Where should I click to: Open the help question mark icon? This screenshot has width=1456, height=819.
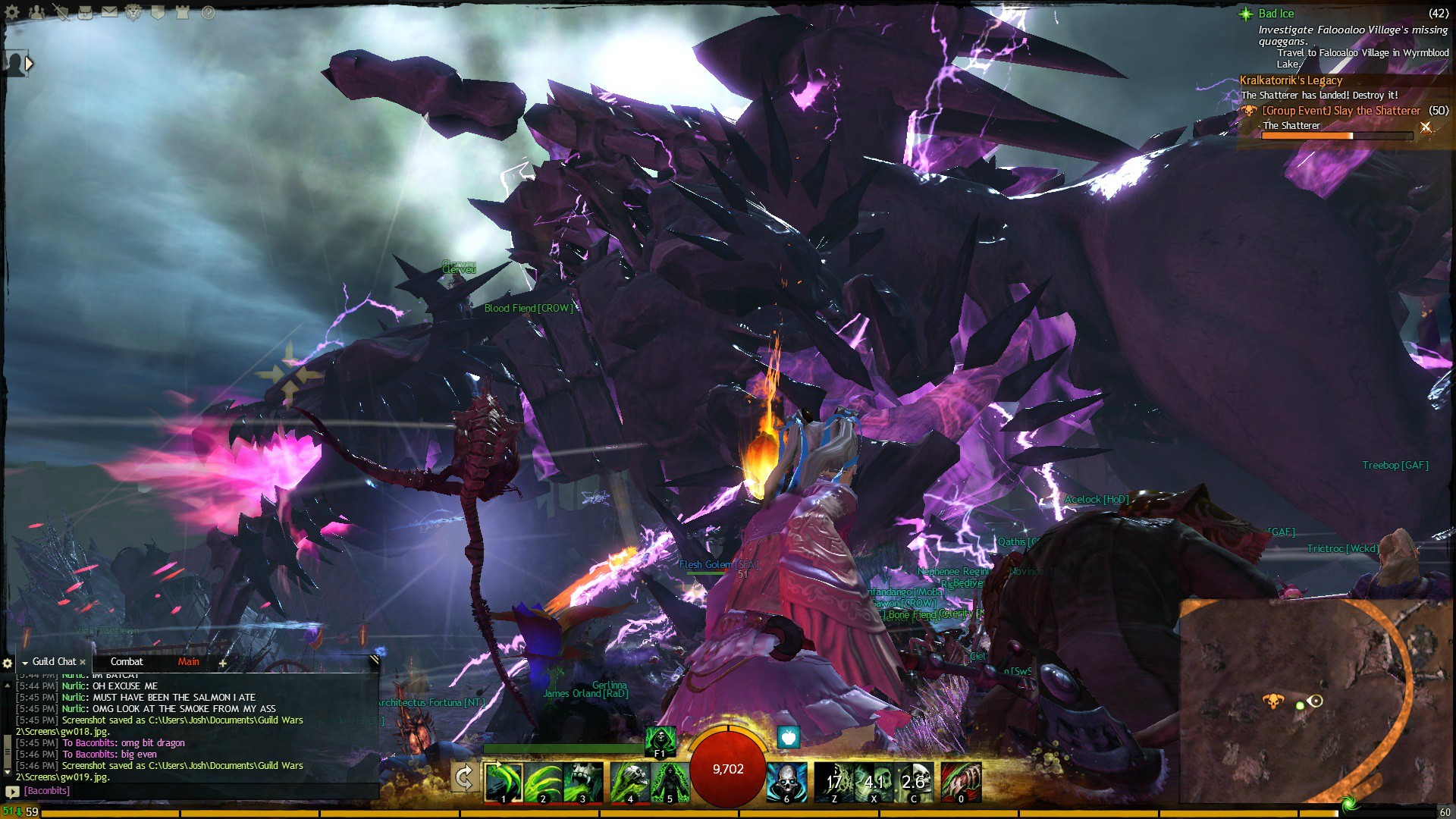point(209,12)
